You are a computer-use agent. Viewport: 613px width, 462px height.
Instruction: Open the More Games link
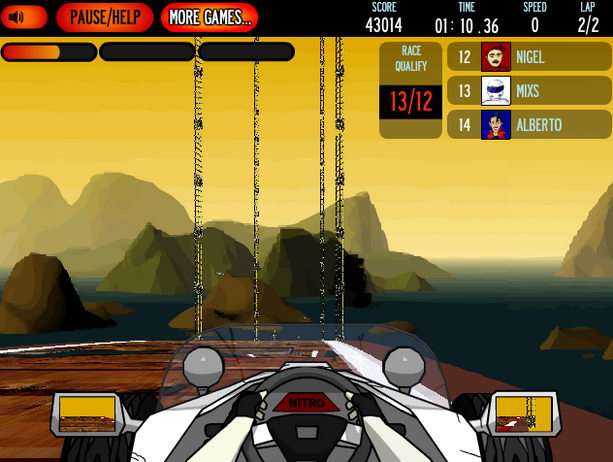pyautogui.click(x=209, y=17)
